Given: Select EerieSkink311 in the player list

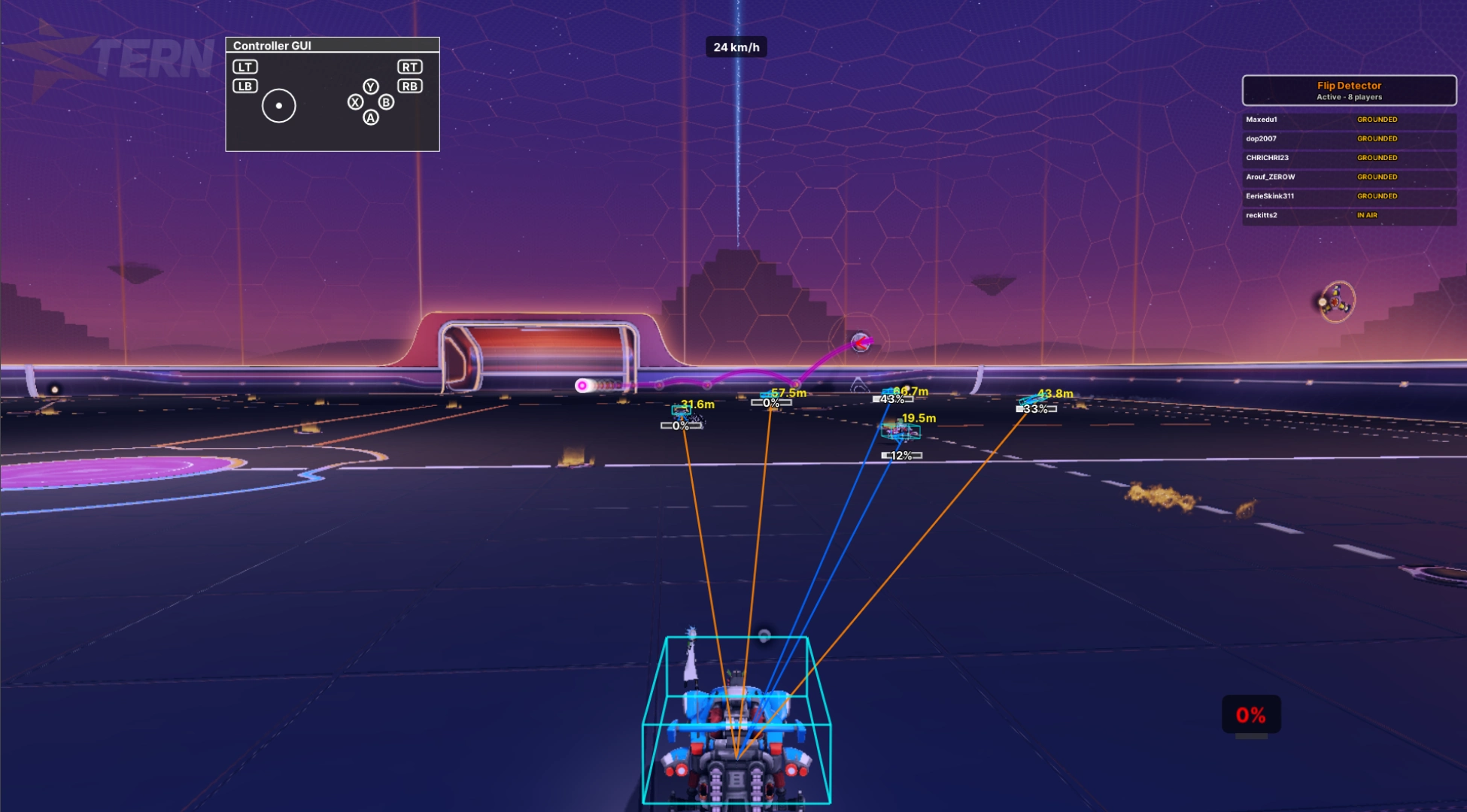Looking at the screenshot, I should [x=1271, y=196].
